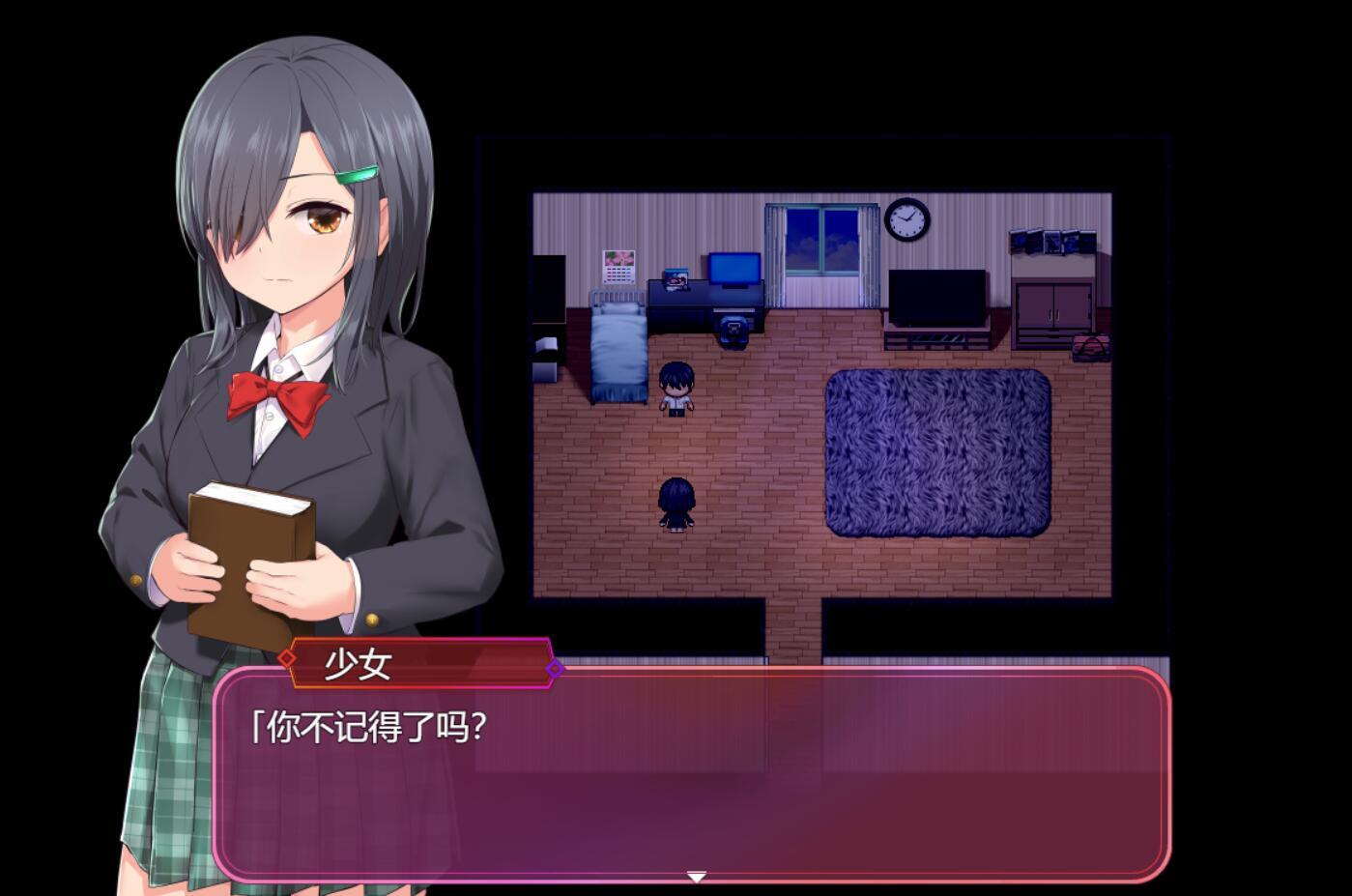
Task: Click the purple diamond on the name plate edge
Action: pyautogui.click(x=554, y=668)
